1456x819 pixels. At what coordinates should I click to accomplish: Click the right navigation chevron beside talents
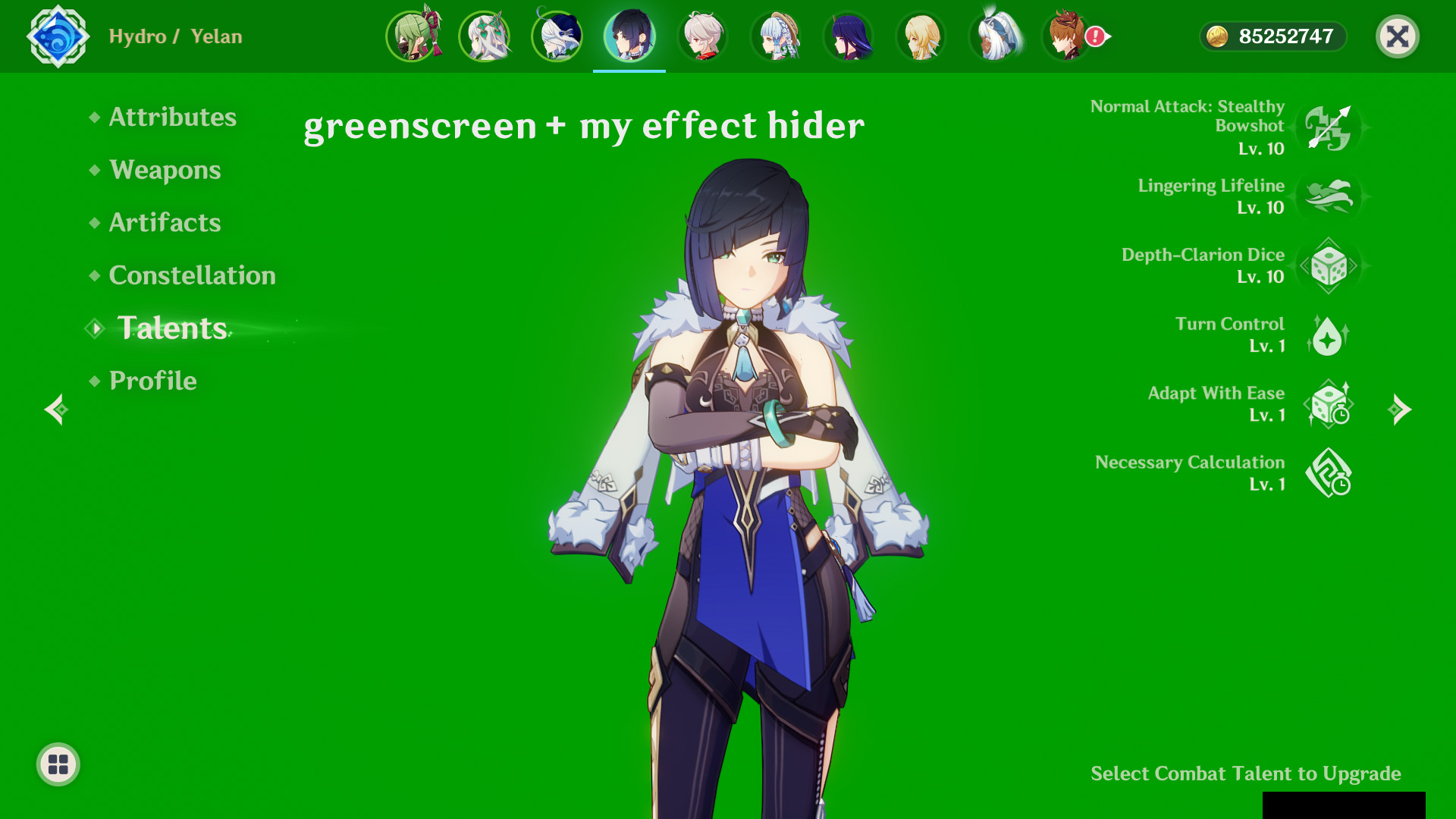point(1401,410)
